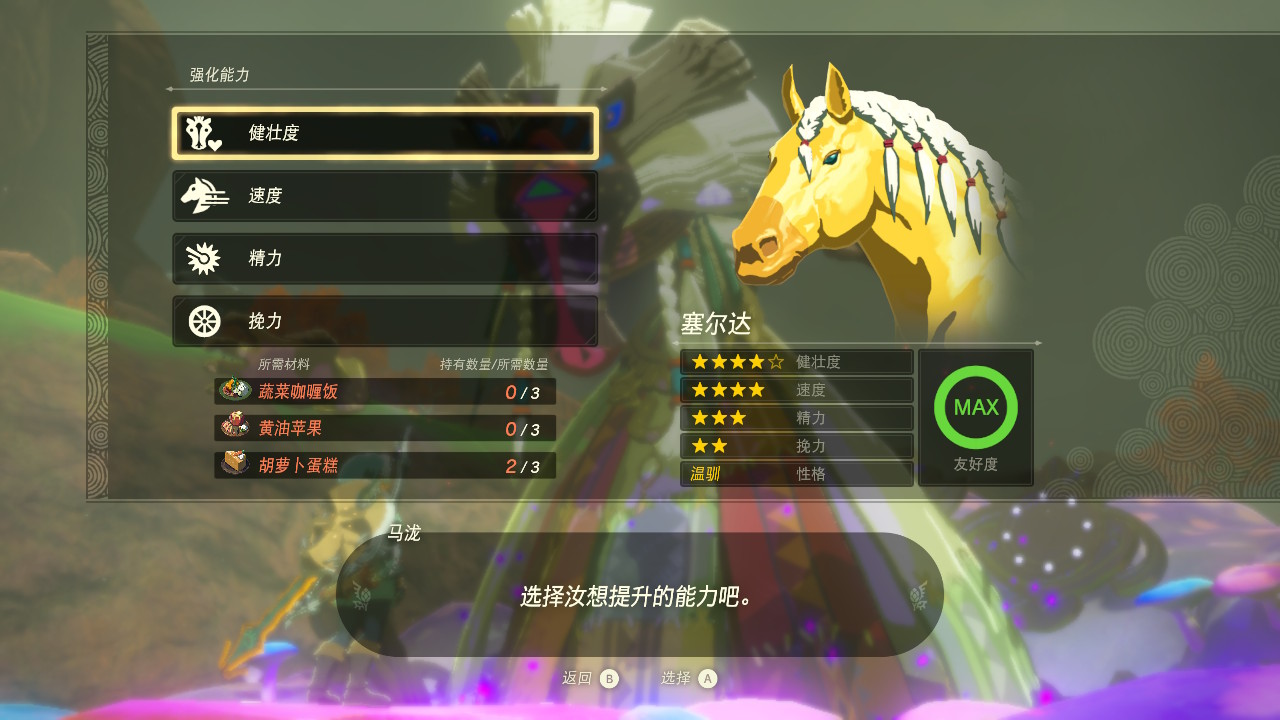Pick the 精力 upgrade option
The width and height of the screenshot is (1280, 720).
[x=385, y=259]
